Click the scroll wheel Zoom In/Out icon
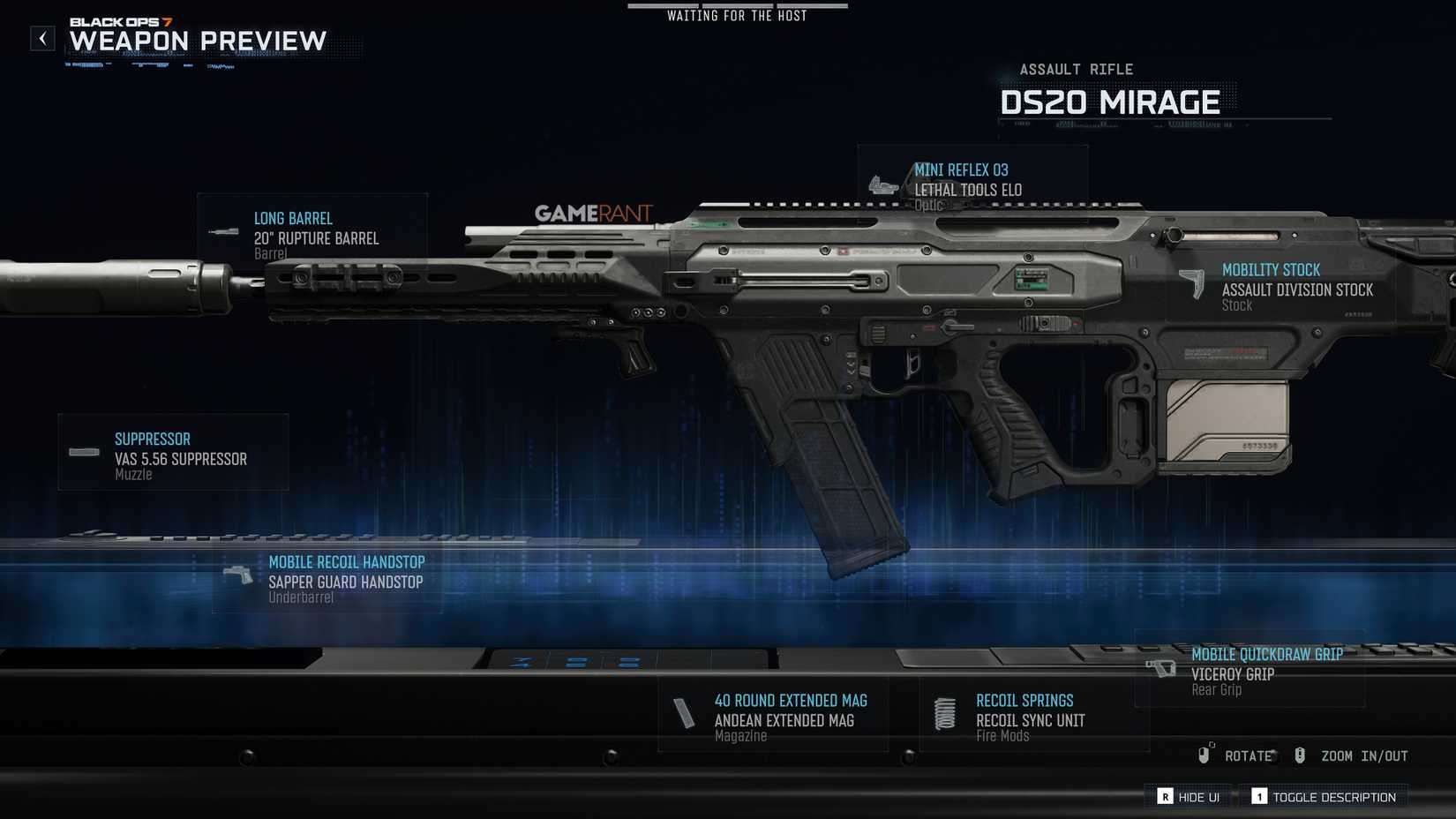The image size is (1456, 819). (x=1299, y=755)
